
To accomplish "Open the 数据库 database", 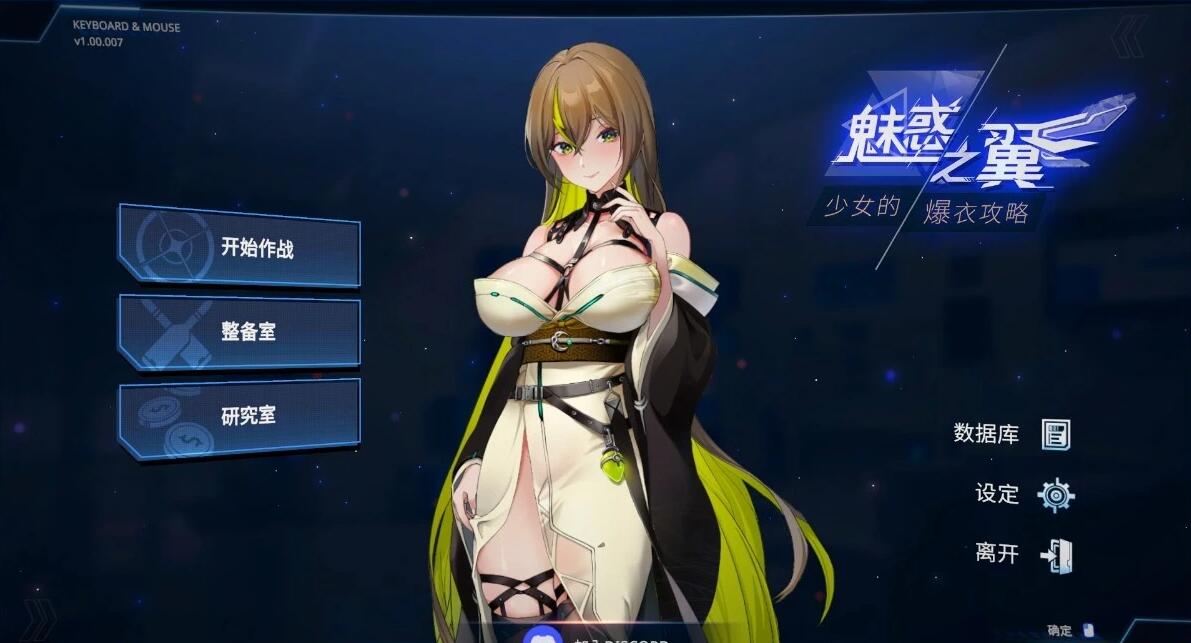I will click(1012, 434).
